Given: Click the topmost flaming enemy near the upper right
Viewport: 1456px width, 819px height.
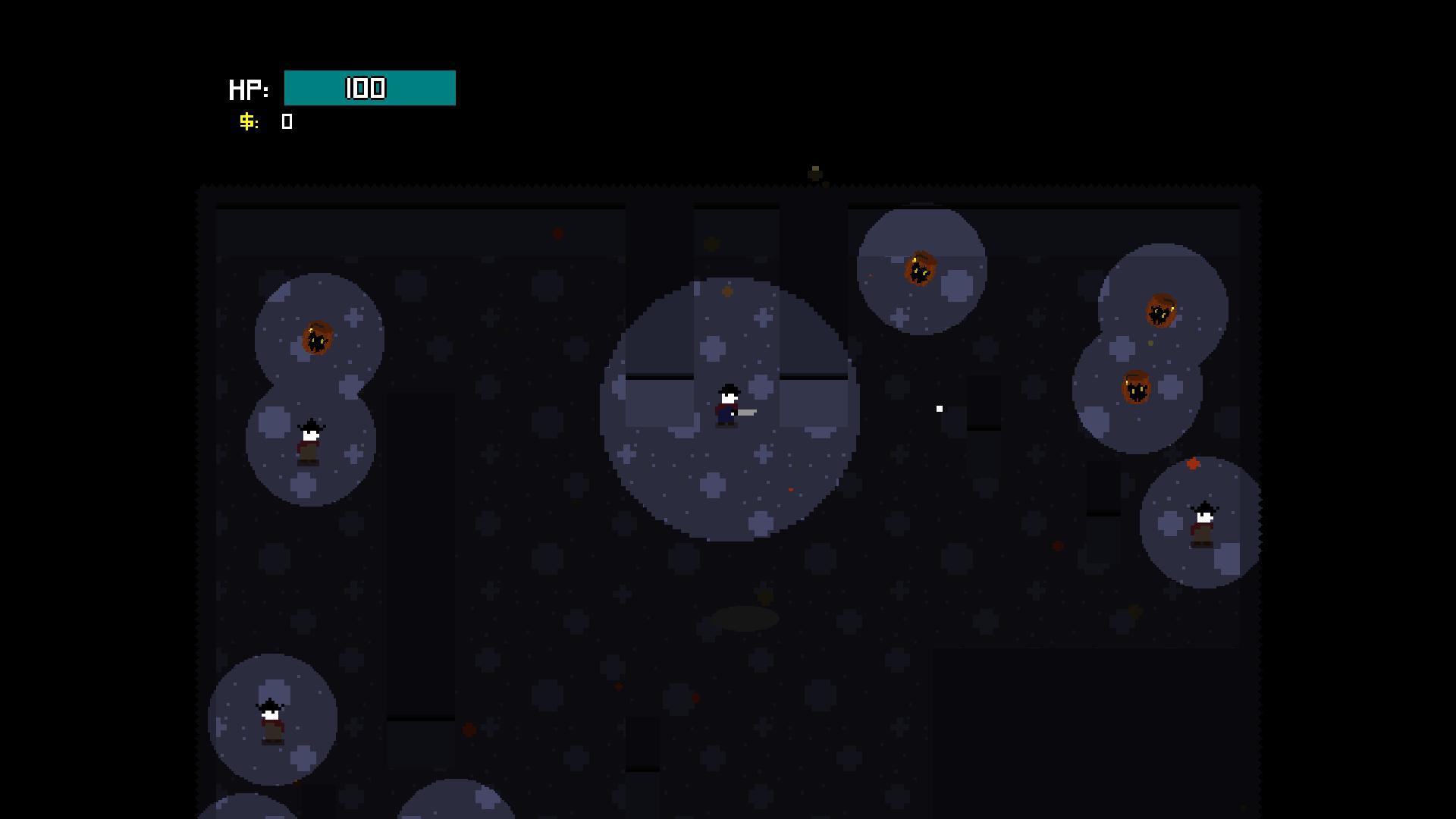Looking at the screenshot, I should coord(922,269).
